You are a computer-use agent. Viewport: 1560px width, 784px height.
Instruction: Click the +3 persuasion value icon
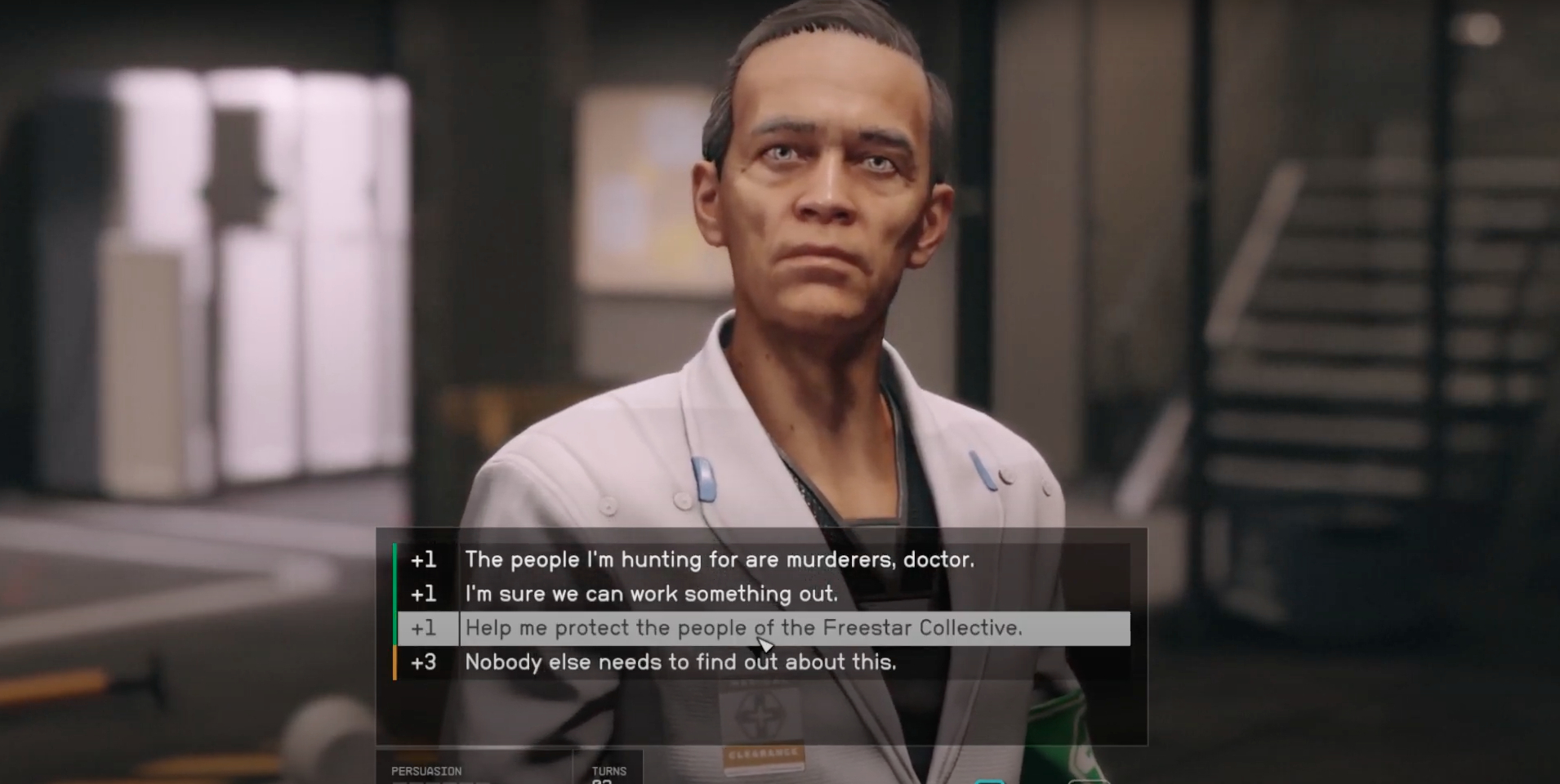click(424, 662)
